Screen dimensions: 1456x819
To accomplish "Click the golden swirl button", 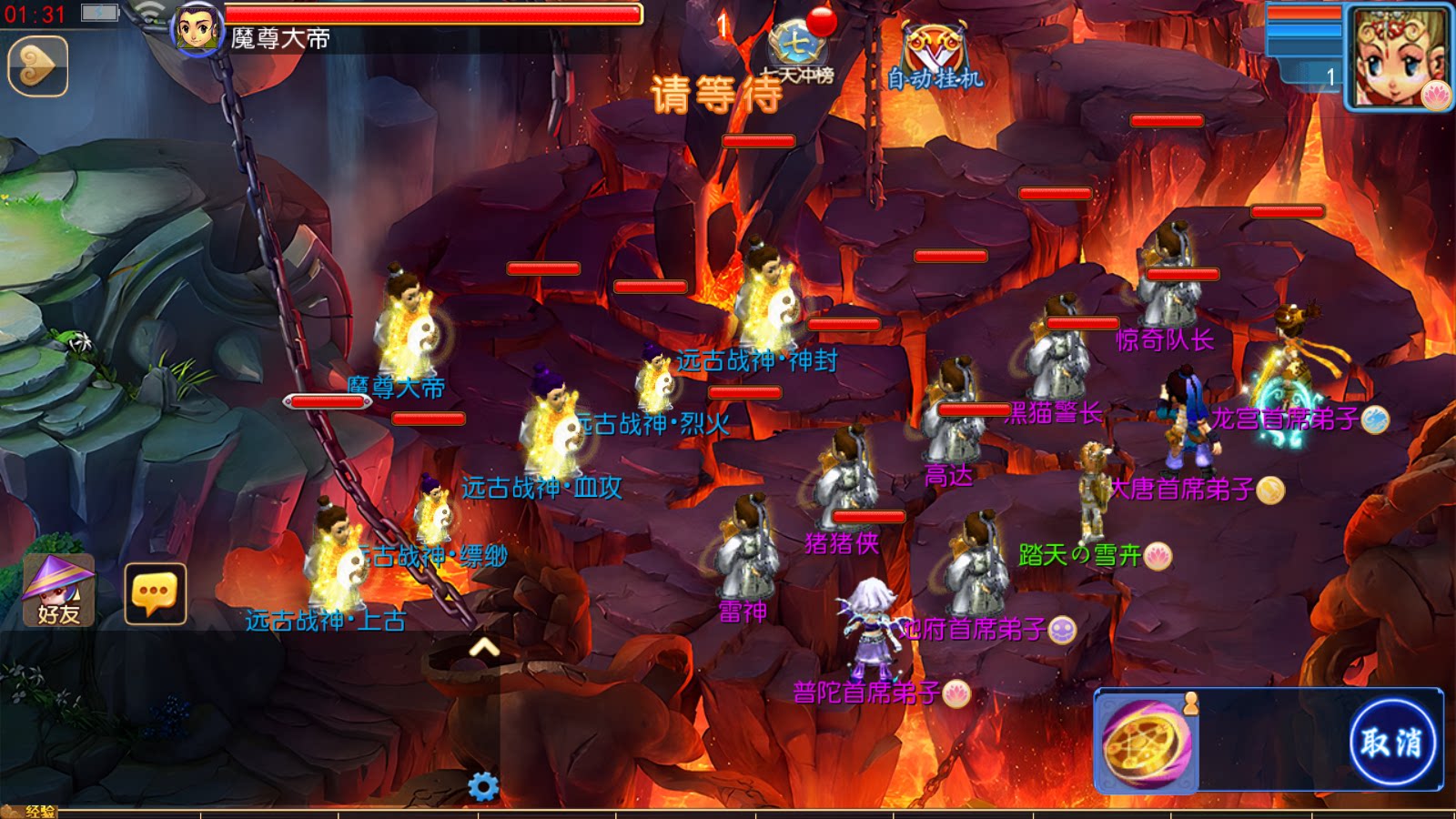I will click(x=37, y=66).
